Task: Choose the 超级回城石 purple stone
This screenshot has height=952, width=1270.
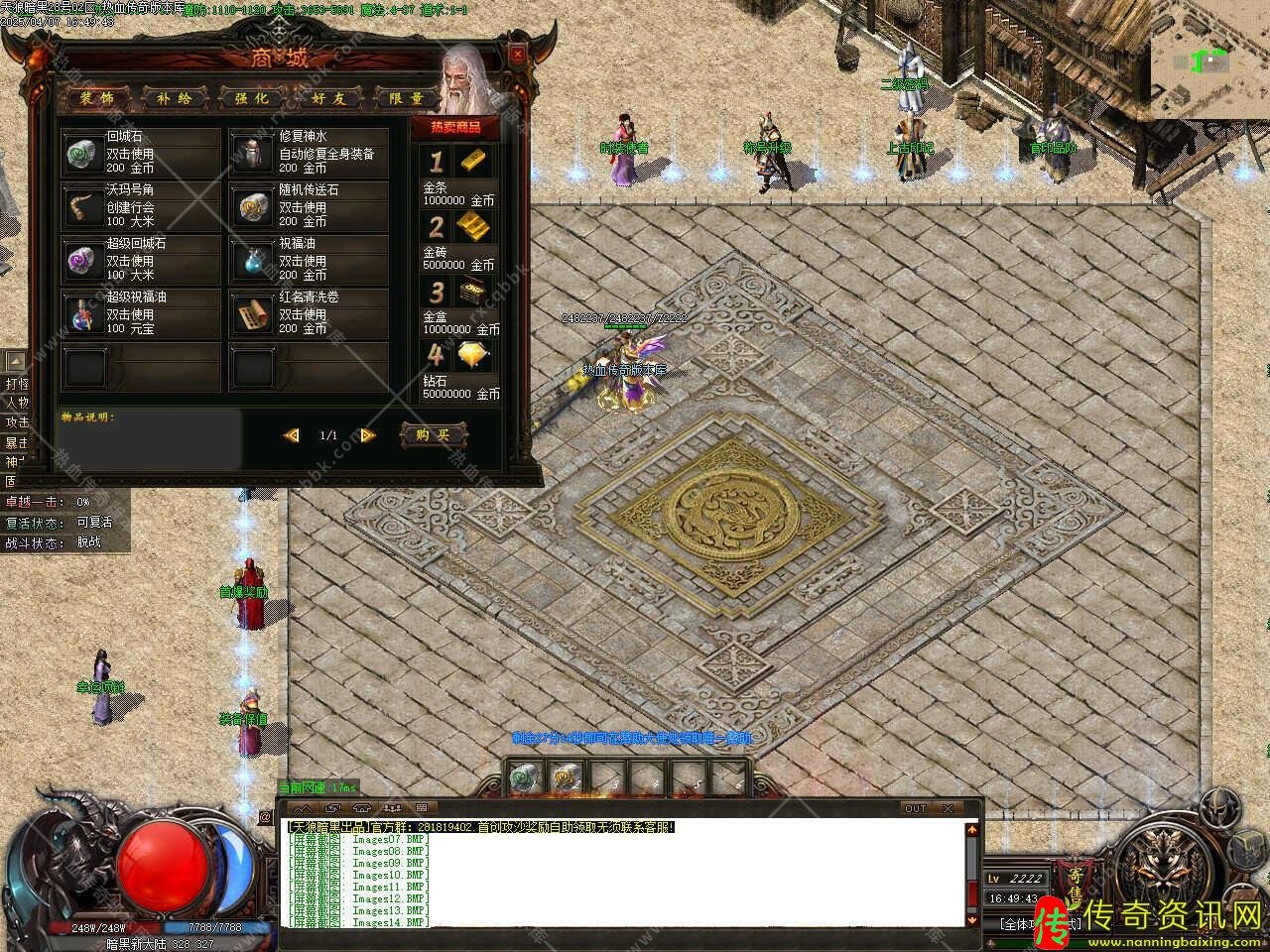Action: click(x=81, y=261)
